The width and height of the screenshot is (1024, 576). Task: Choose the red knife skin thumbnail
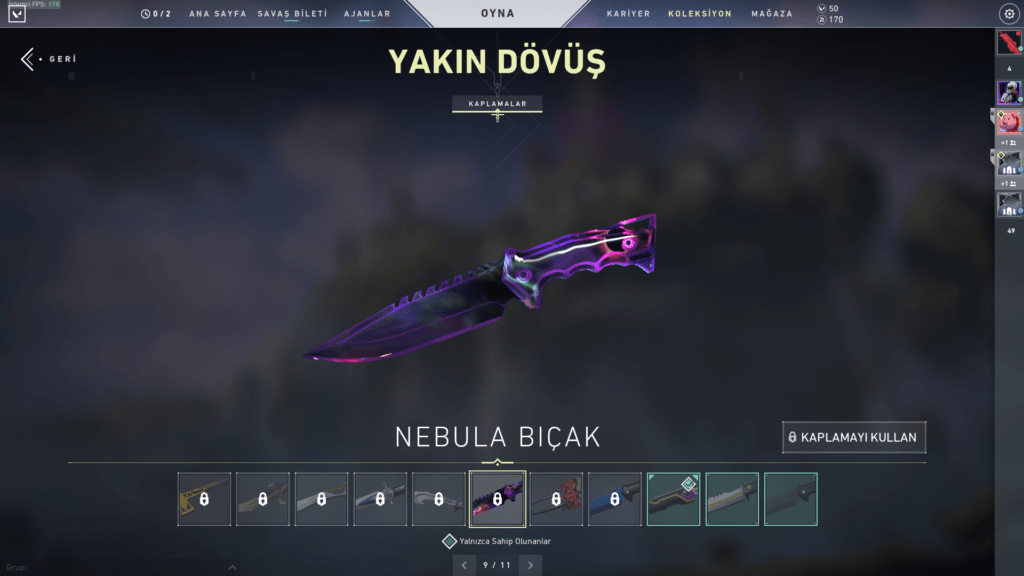(x=556, y=499)
